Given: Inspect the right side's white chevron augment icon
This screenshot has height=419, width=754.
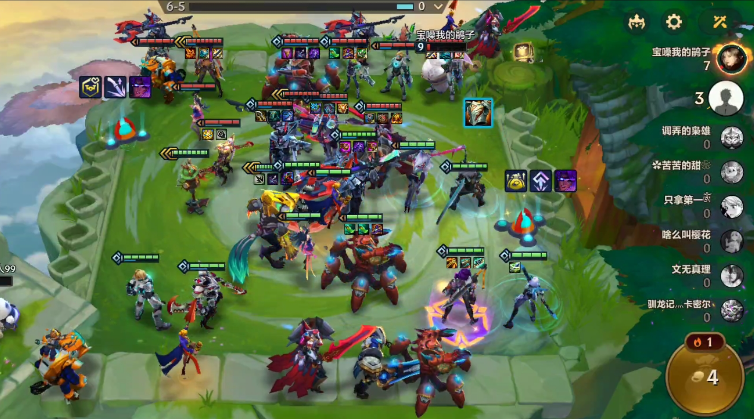Looking at the screenshot, I should point(541,181).
